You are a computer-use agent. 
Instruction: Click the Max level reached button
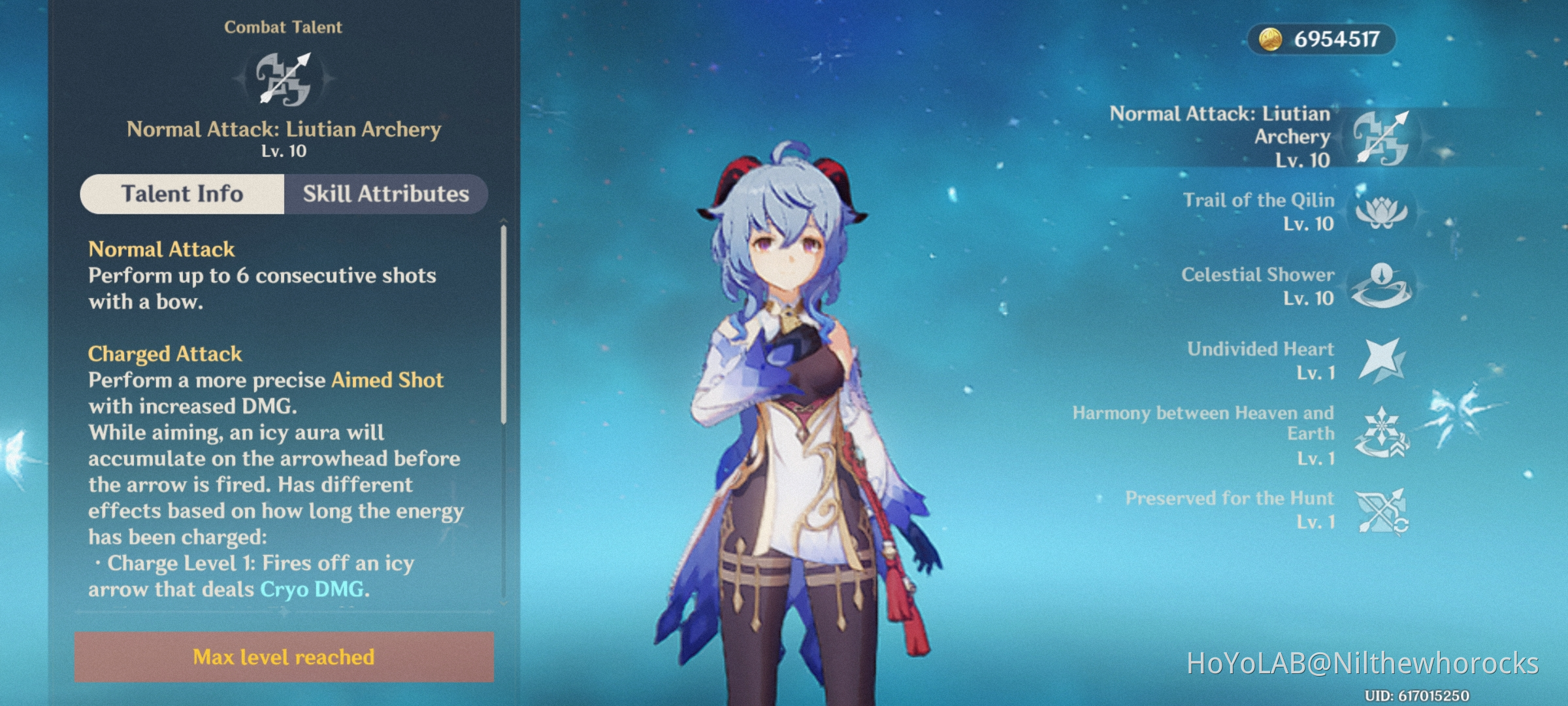(284, 657)
